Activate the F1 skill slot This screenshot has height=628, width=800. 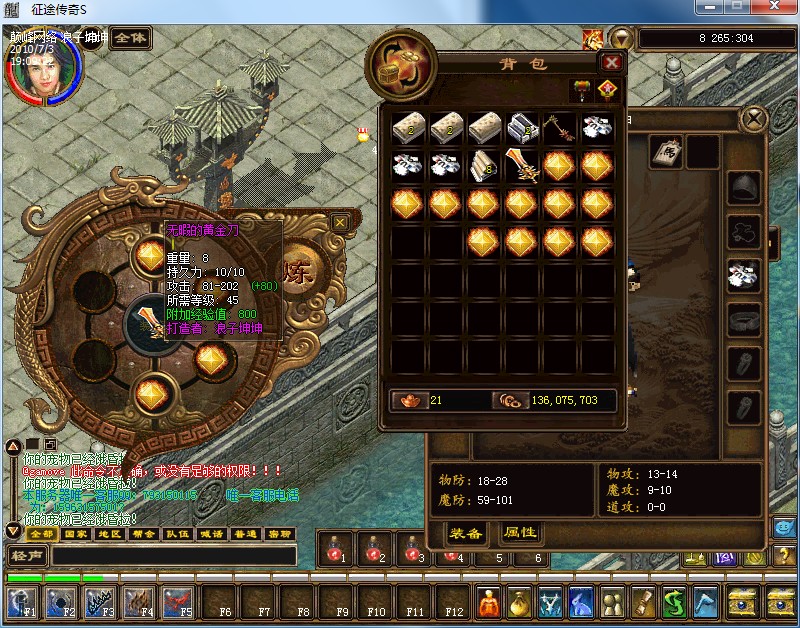22,602
